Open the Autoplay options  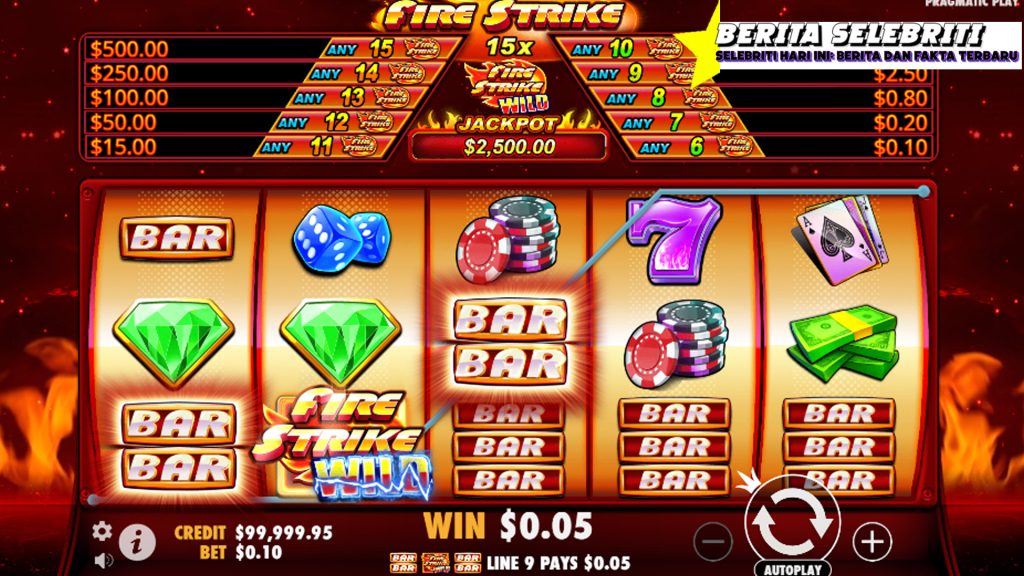tap(792, 569)
